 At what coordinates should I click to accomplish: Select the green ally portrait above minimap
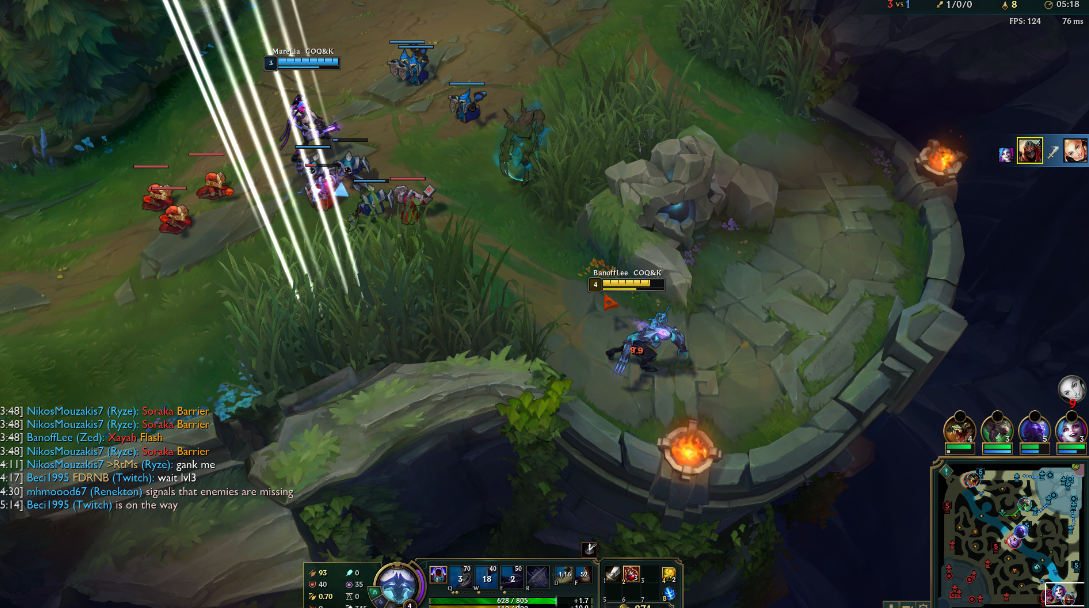point(996,428)
